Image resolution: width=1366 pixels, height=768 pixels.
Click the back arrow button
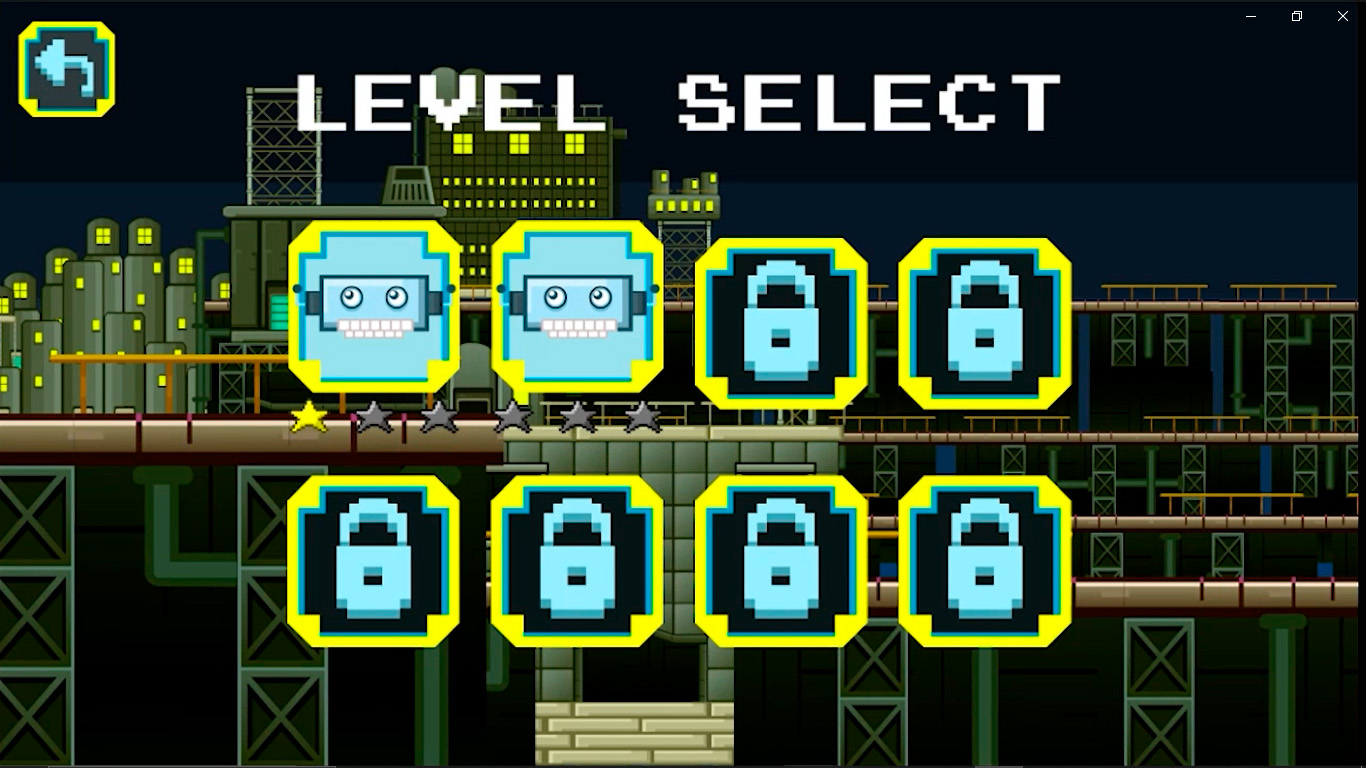[x=65, y=68]
